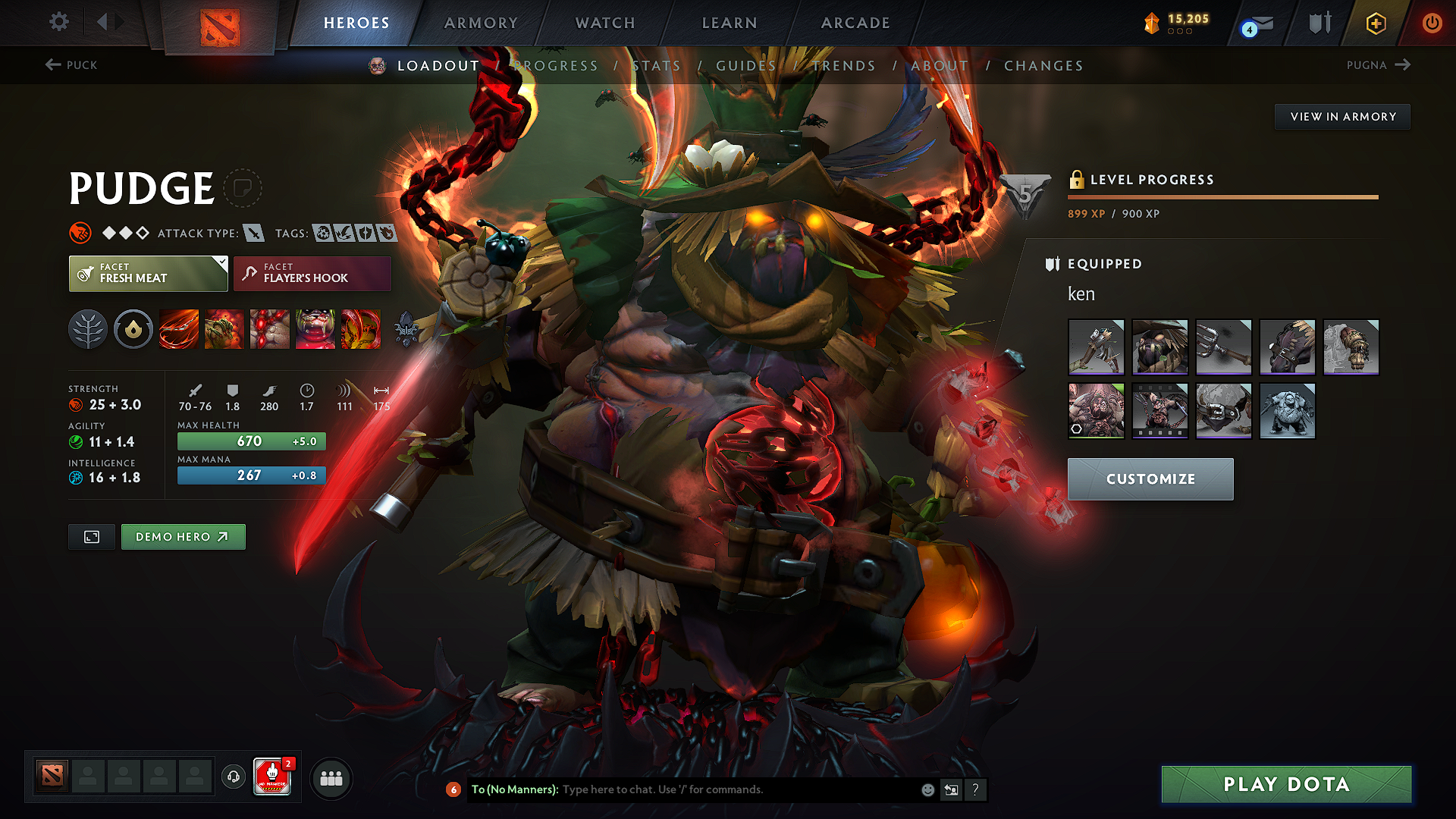Click the talent tree branch icon

coord(88,328)
